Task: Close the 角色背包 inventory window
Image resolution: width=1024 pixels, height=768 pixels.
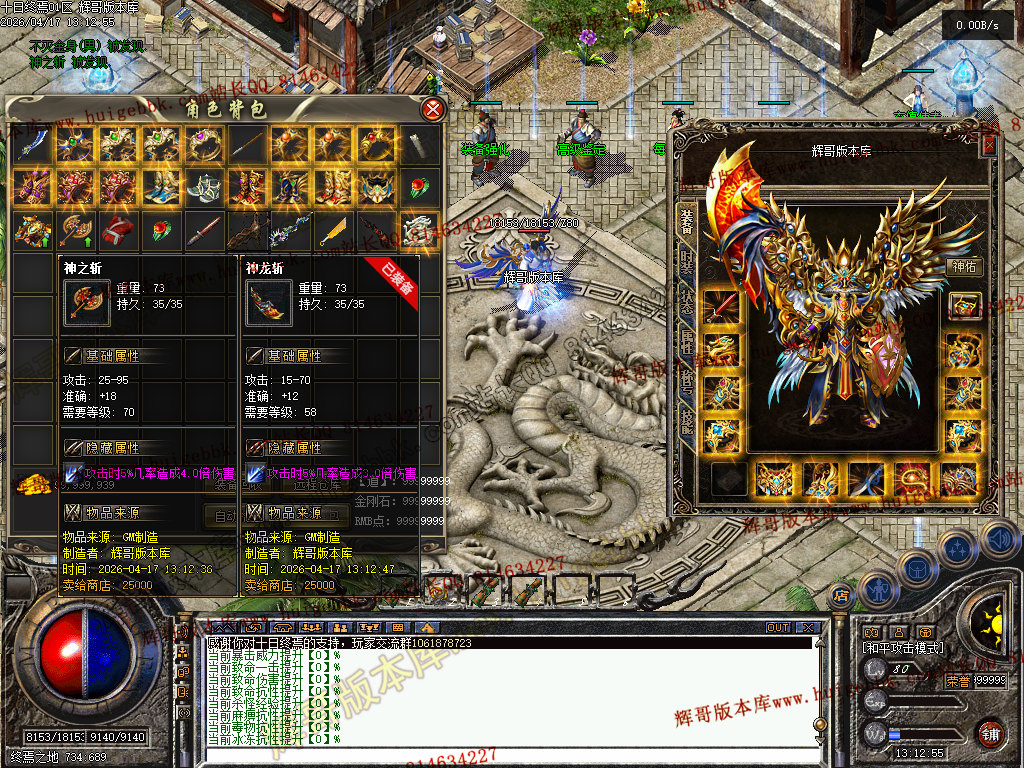Action: [433, 109]
